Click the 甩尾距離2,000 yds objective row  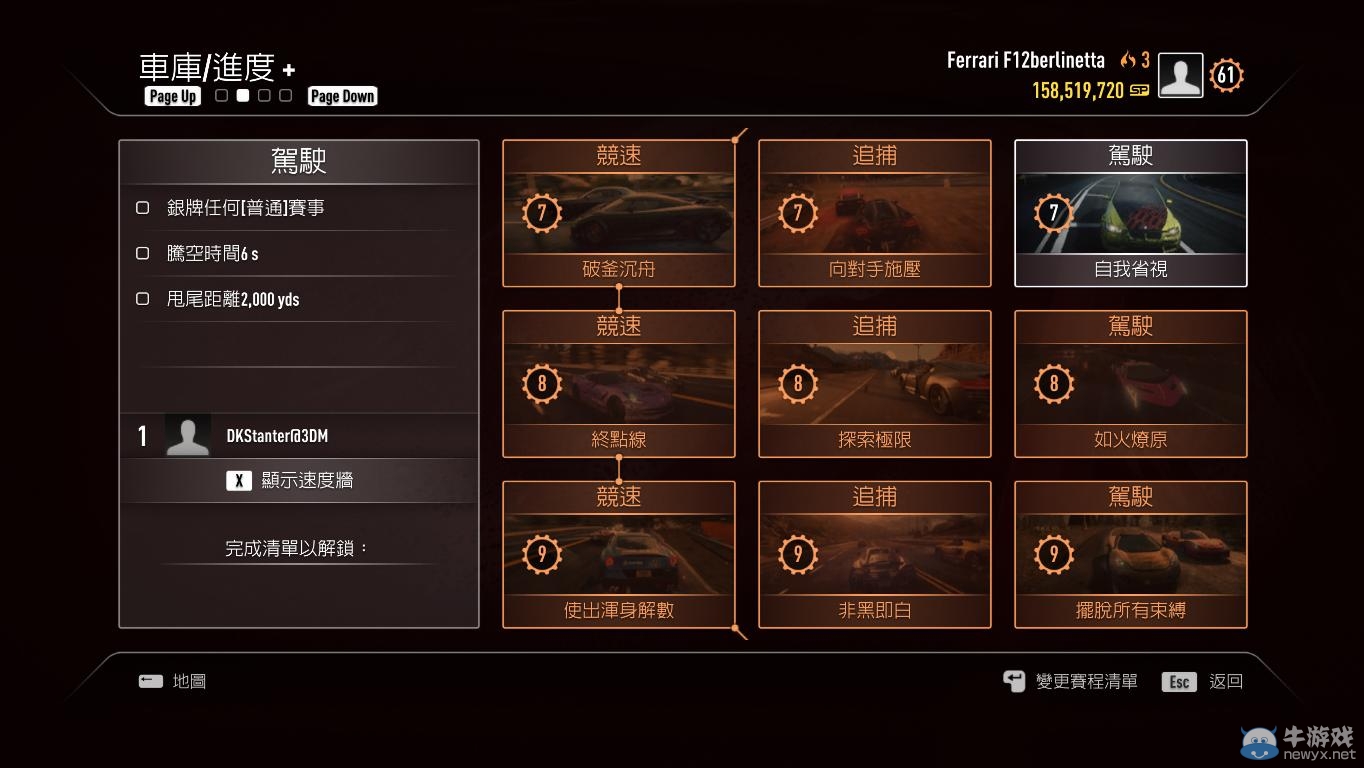(x=298, y=299)
